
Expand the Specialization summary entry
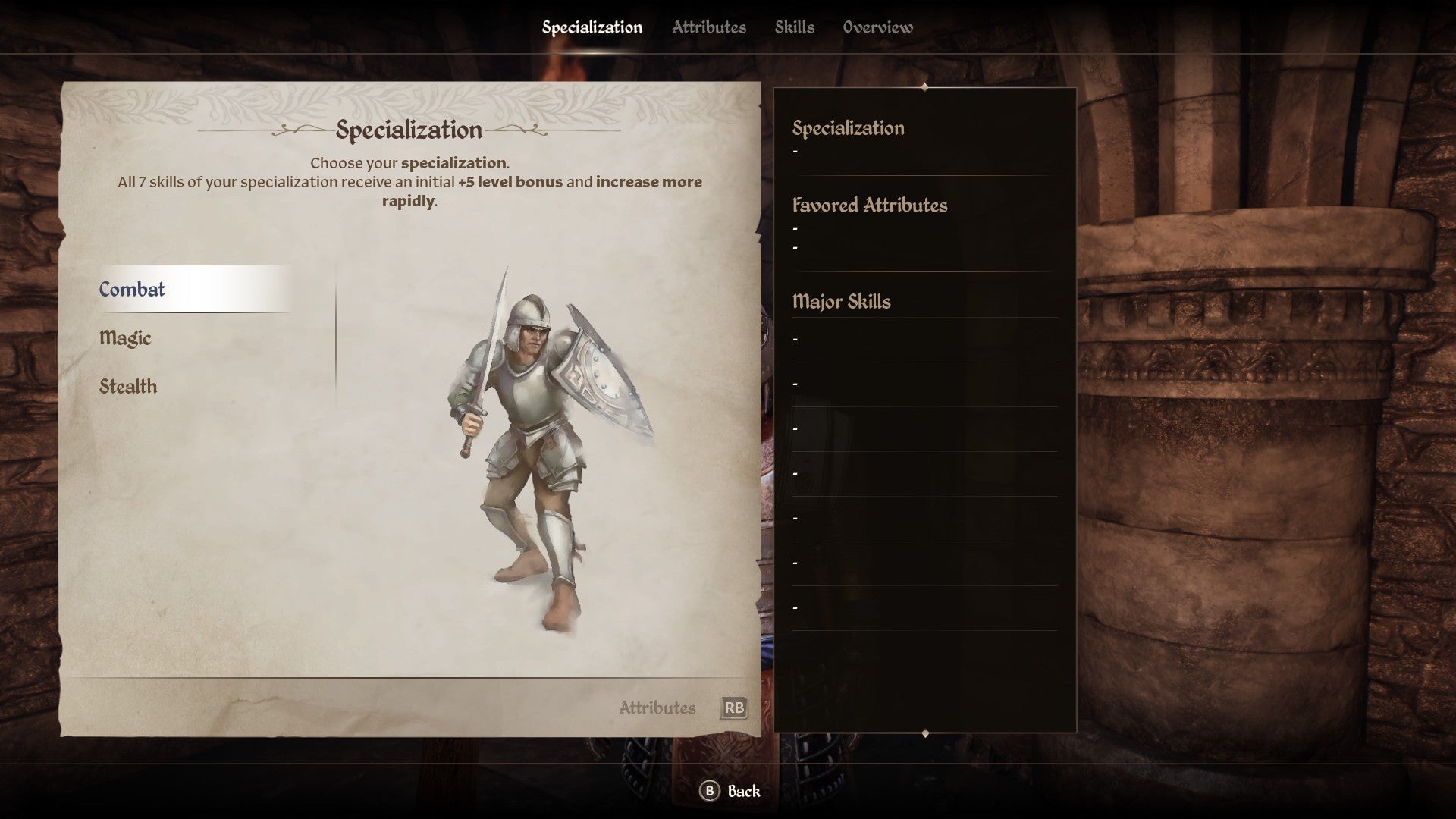[x=849, y=129]
